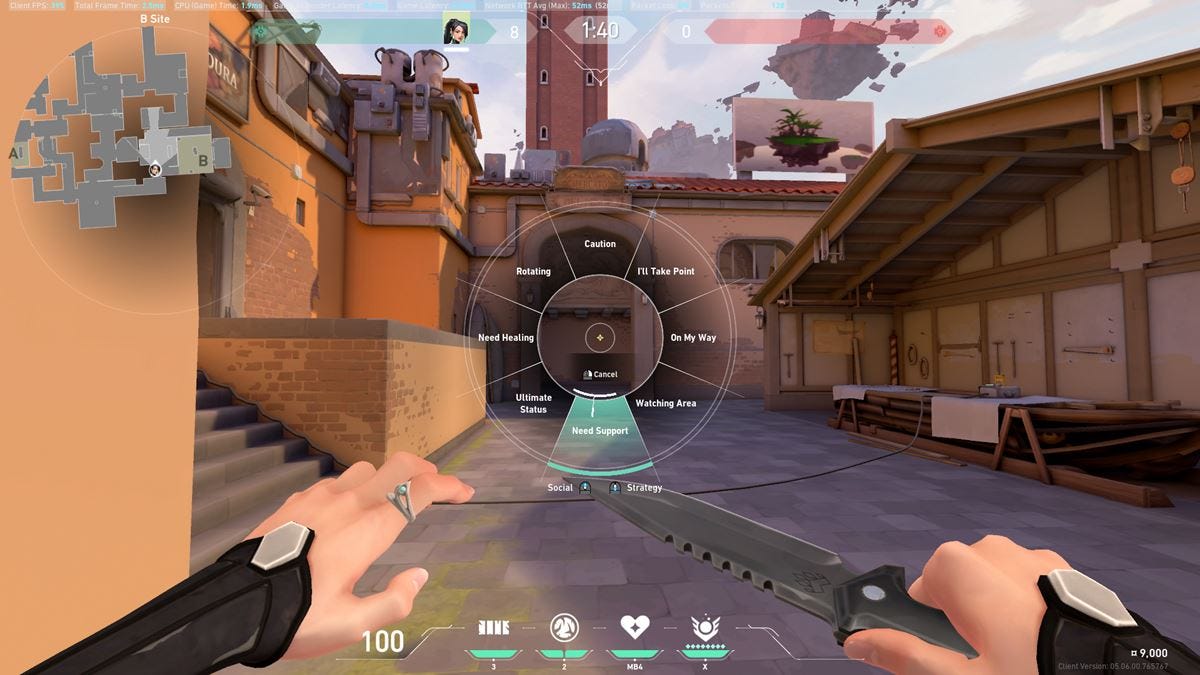Activate the ultimate ability icon
The width and height of the screenshot is (1200, 675).
(x=706, y=628)
